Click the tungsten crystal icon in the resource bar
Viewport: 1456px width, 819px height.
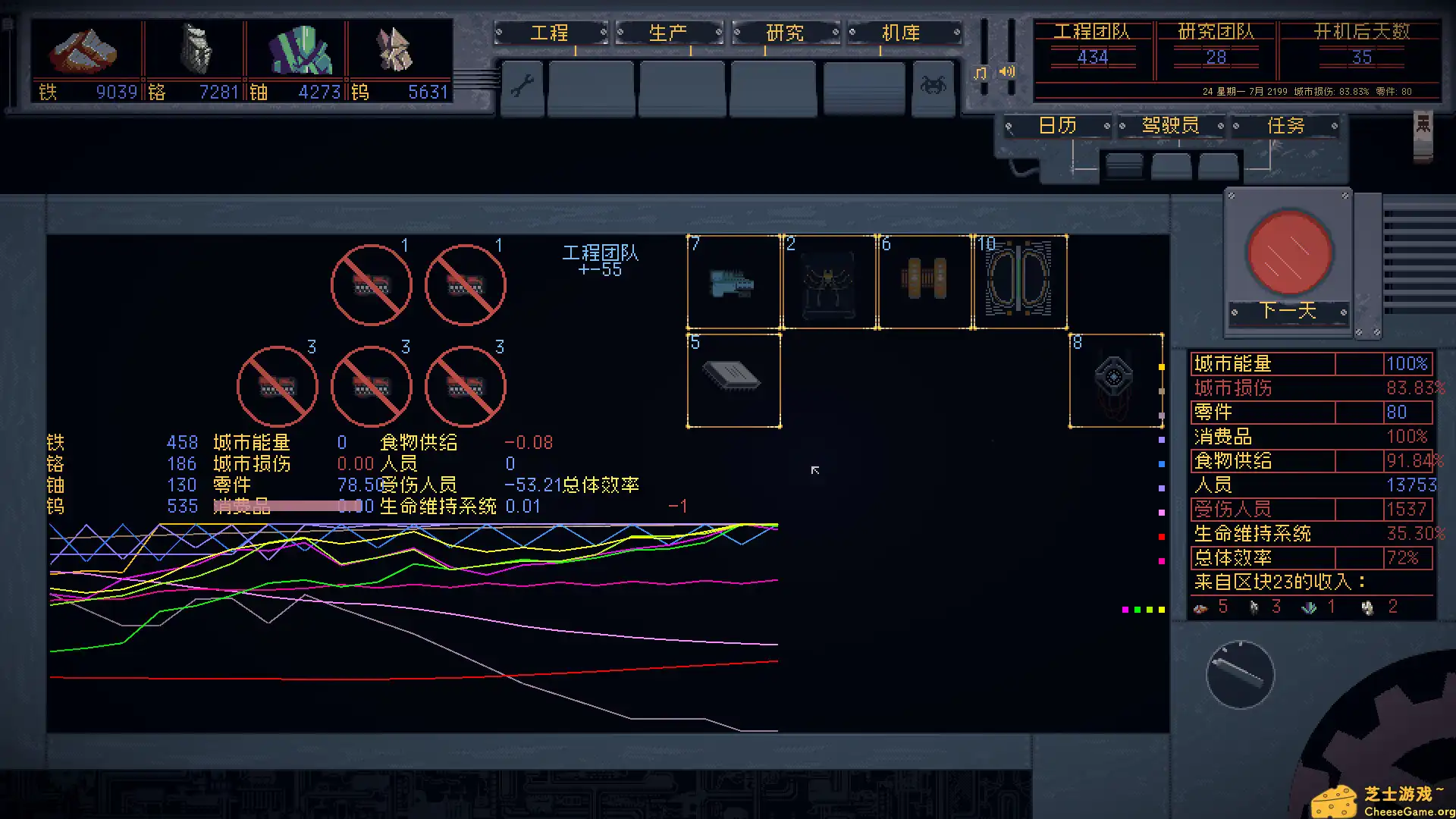click(394, 49)
